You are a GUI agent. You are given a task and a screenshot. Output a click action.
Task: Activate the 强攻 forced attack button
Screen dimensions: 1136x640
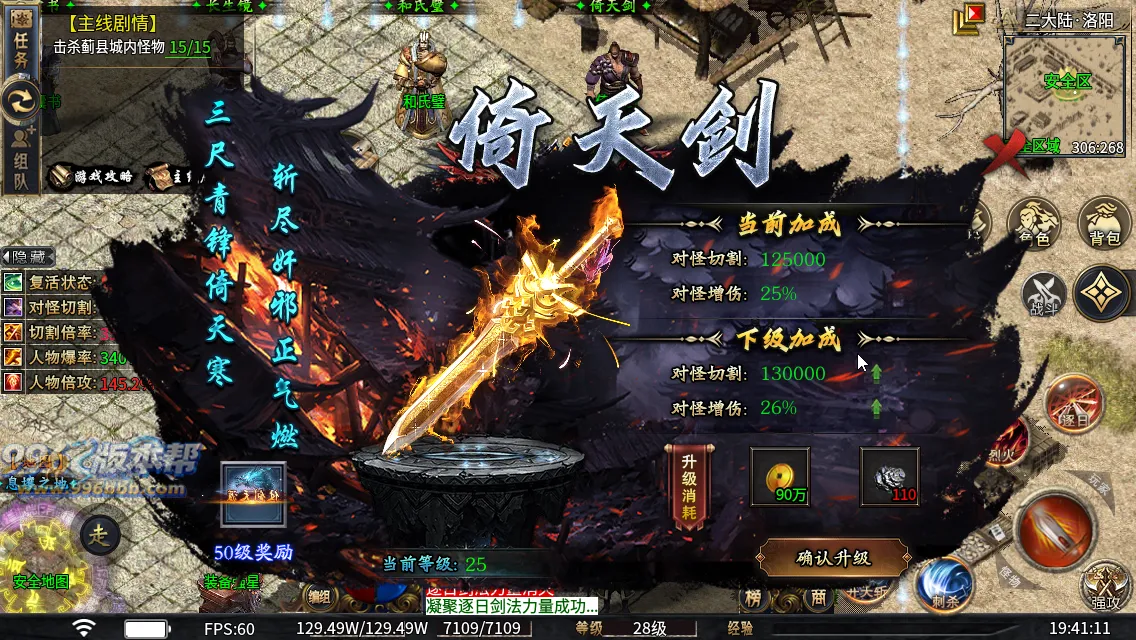1105,585
